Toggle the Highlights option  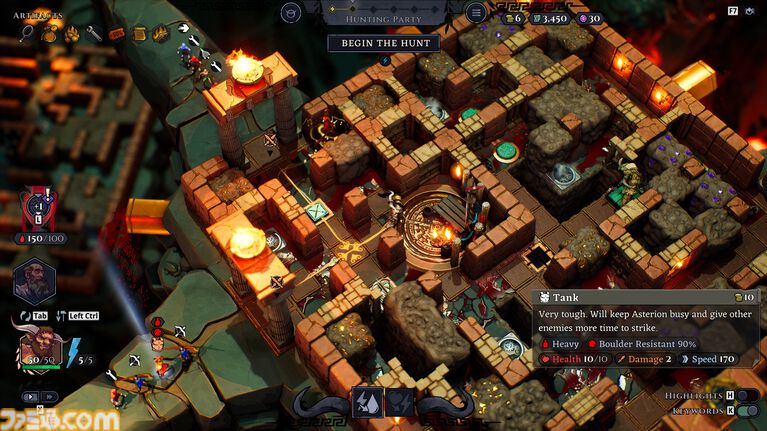pos(743,396)
